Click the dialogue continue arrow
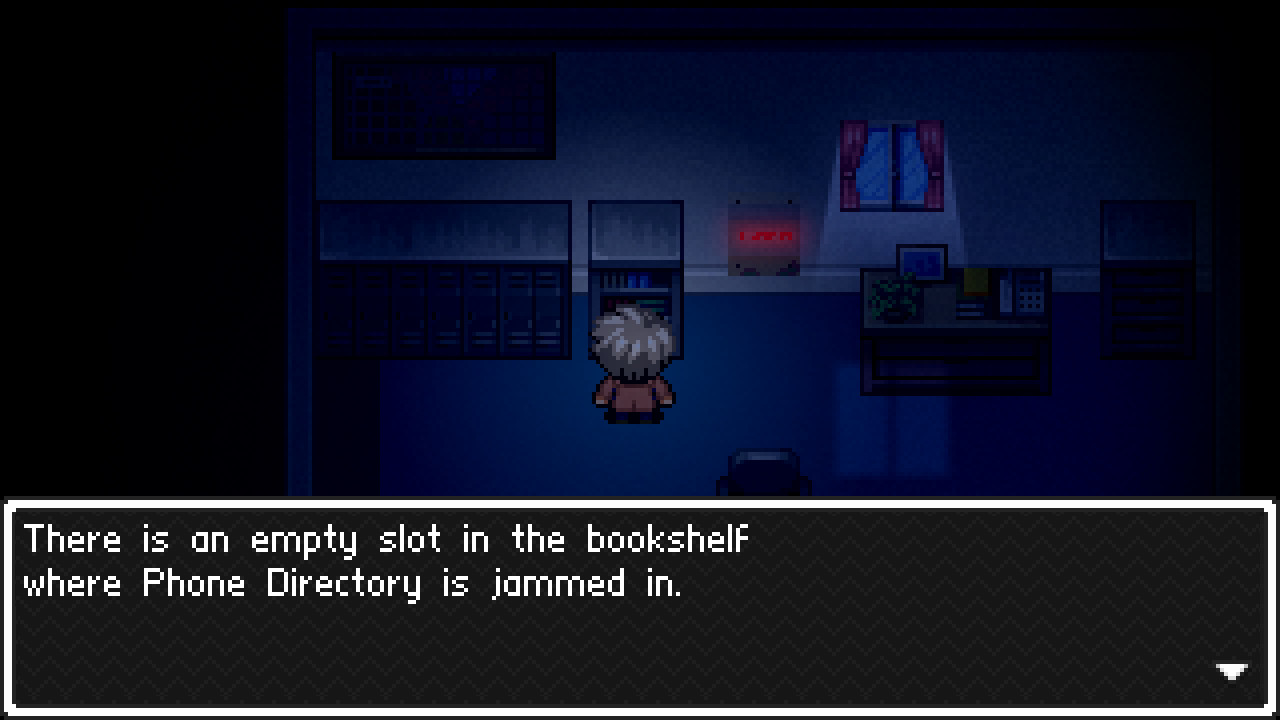Viewport: 1280px width, 720px height. [x=1230, y=671]
